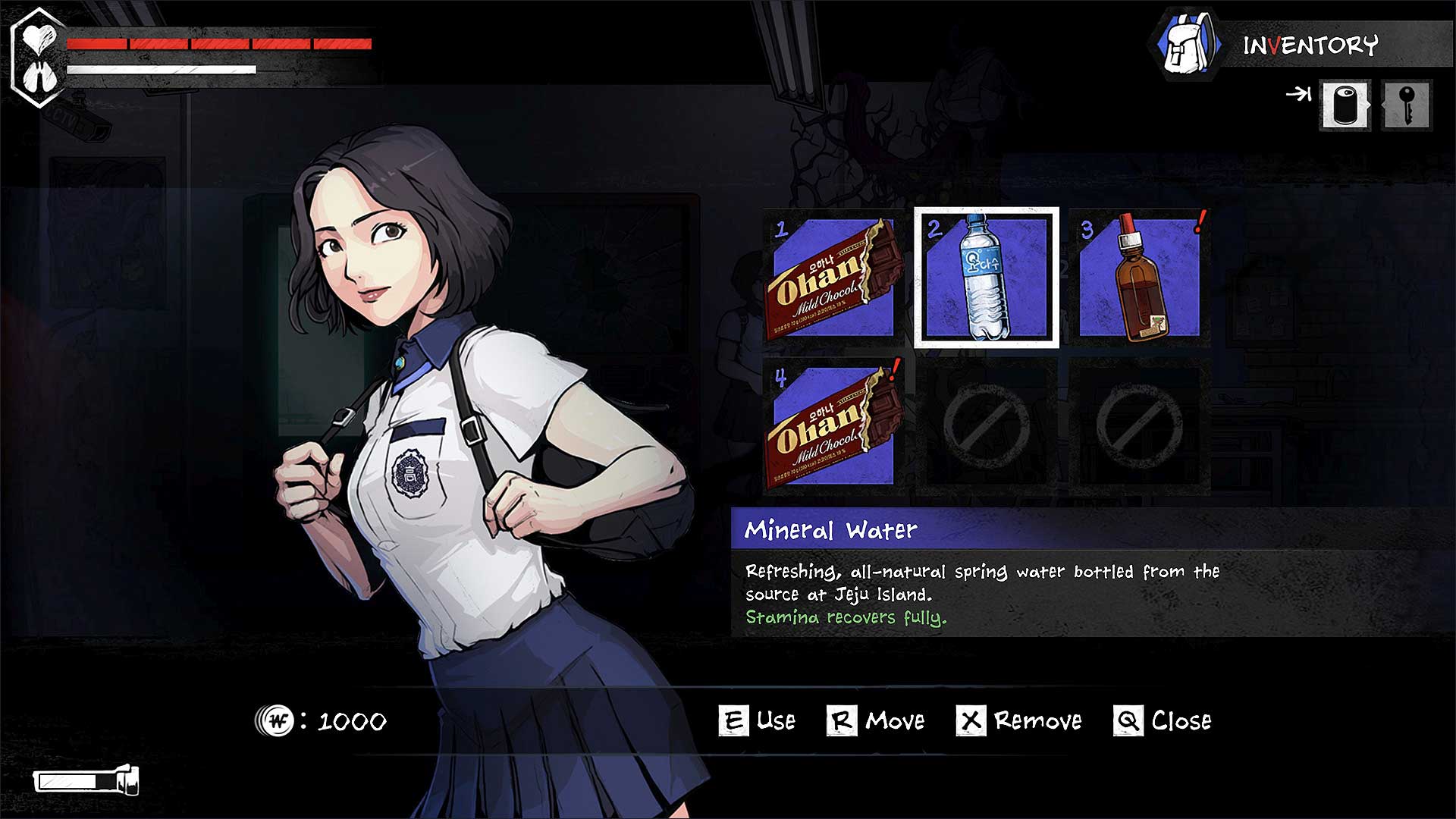Select the mineral water bottle slot
1456x819 pixels.
coord(986,278)
